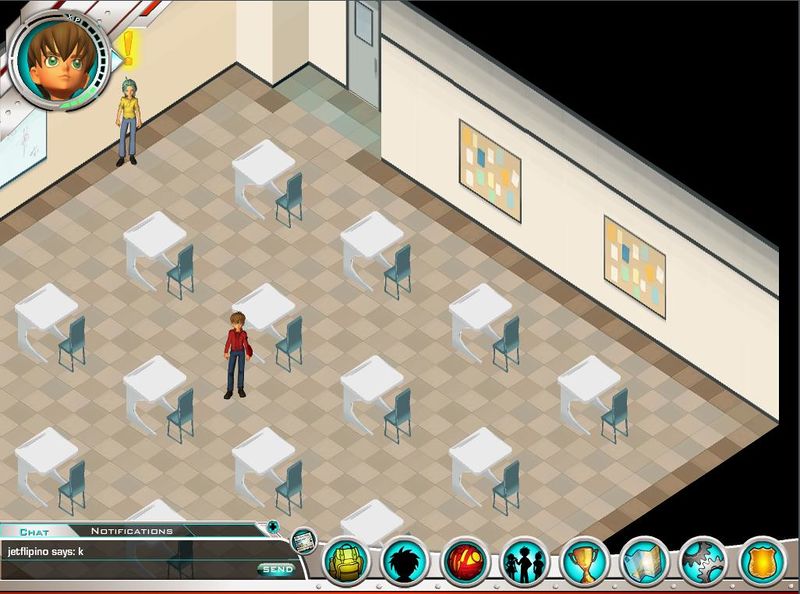This screenshot has height=594, width=800.
Task: Open the spiky-haired character profile icon
Action: [405, 562]
